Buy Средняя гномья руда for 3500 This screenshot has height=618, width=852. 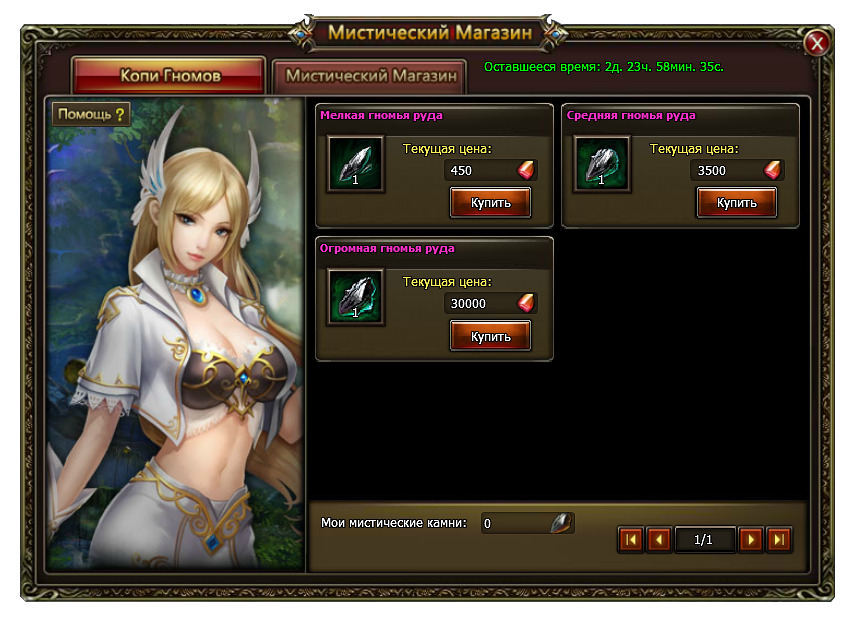click(x=737, y=202)
